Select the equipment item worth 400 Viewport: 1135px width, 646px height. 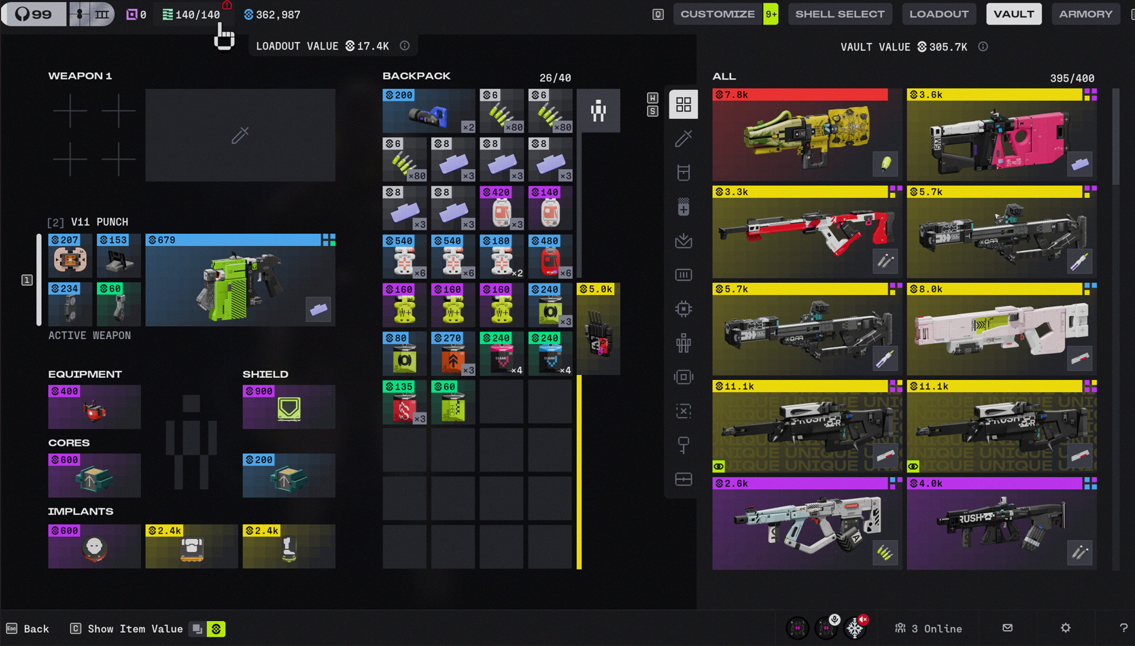pos(94,407)
